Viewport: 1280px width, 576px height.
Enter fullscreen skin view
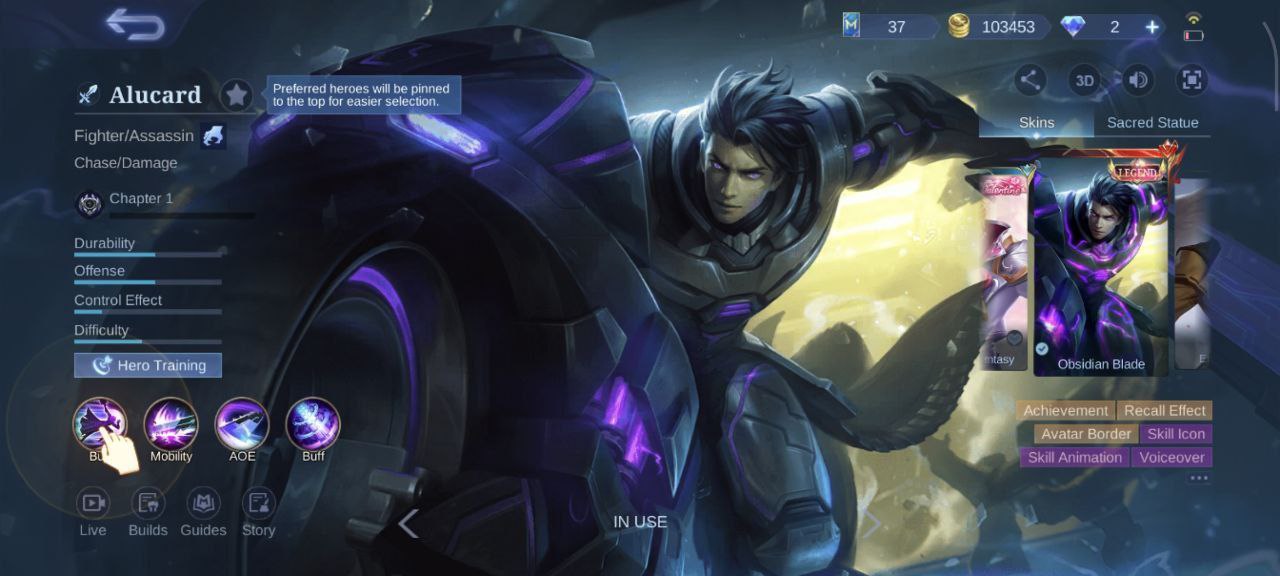click(1191, 80)
